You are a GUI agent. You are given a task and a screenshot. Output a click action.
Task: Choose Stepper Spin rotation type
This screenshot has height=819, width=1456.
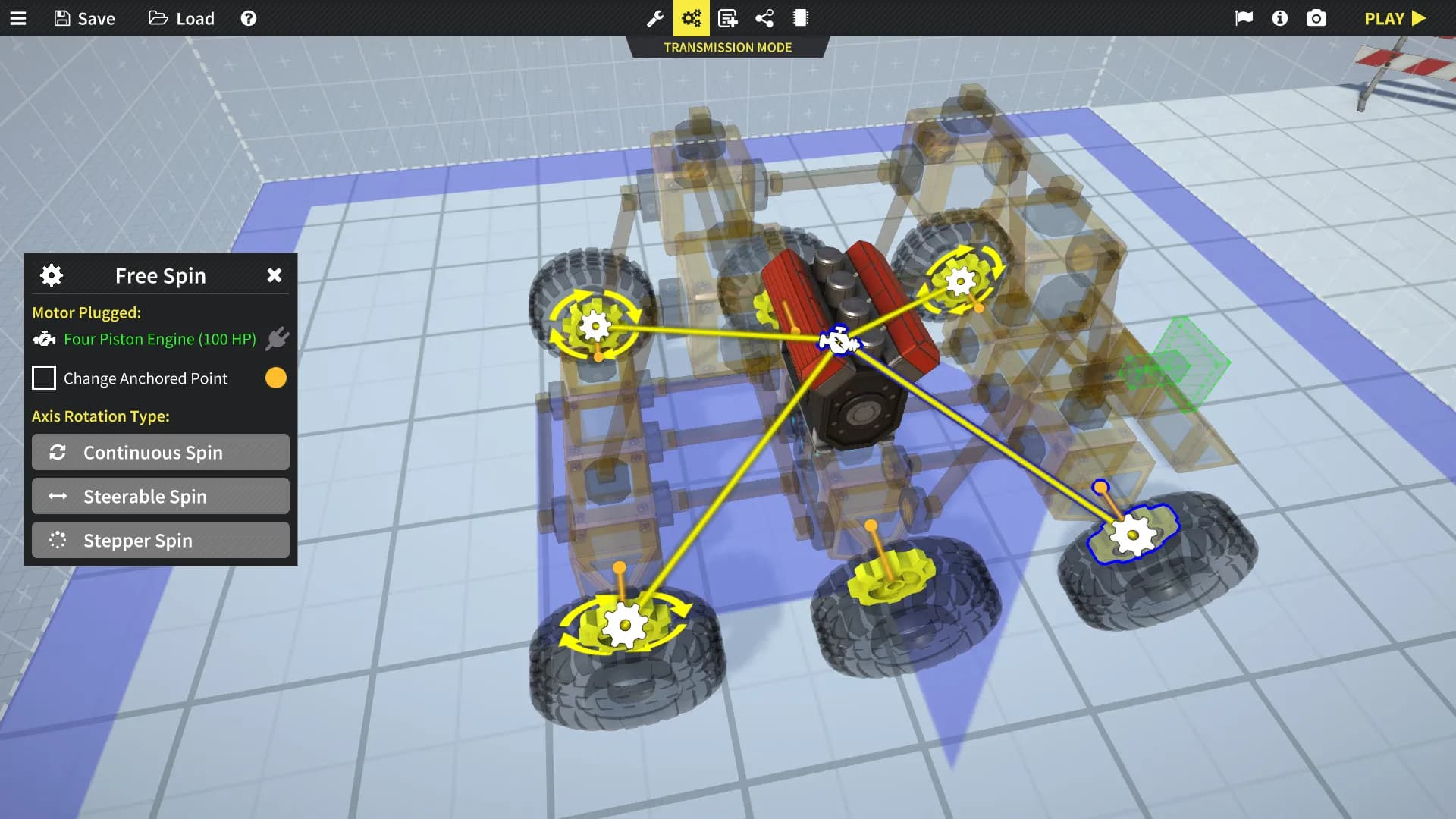click(161, 540)
